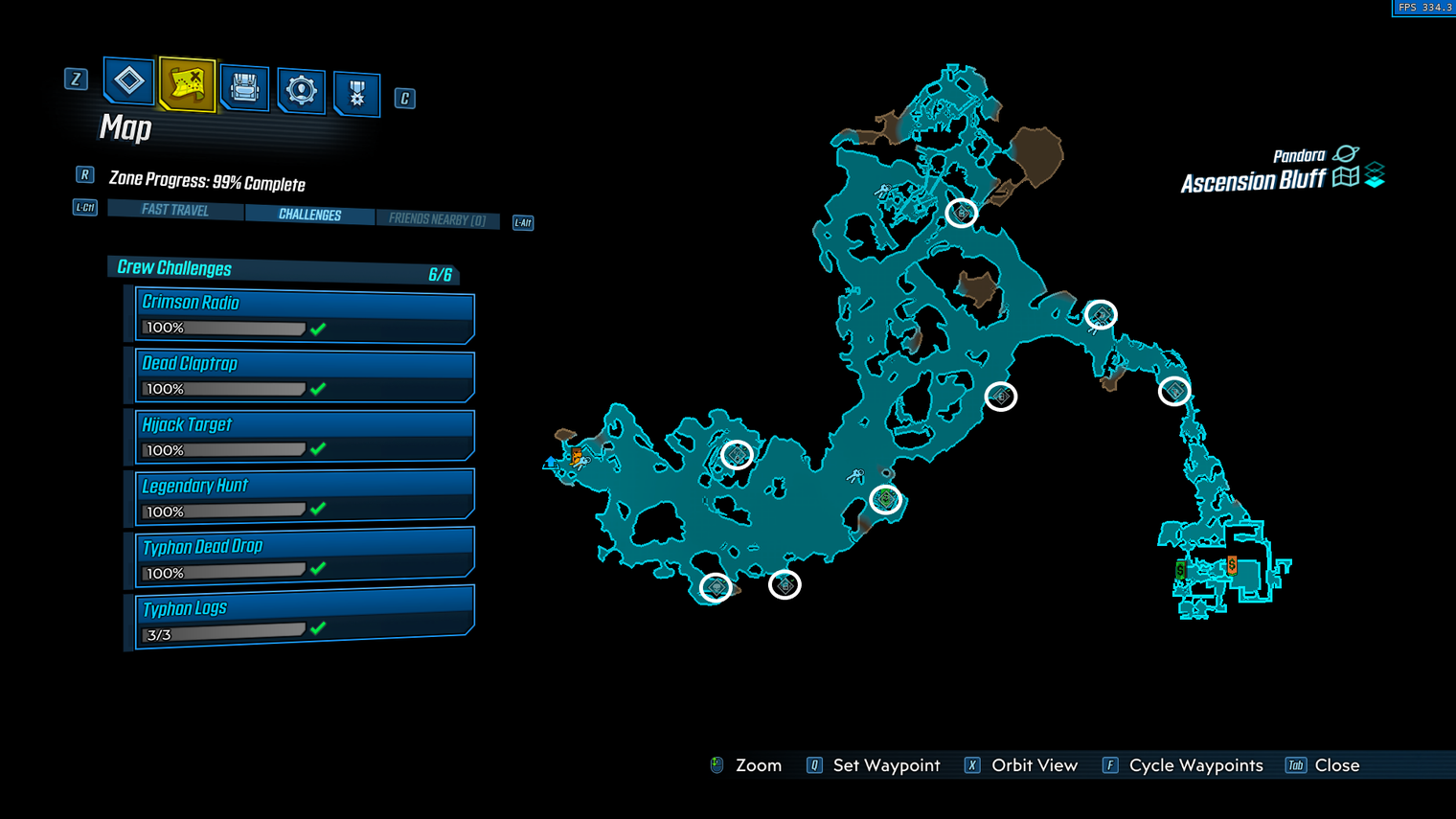
Task: Click the folded zone map icon
Action: coord(1346,177)
